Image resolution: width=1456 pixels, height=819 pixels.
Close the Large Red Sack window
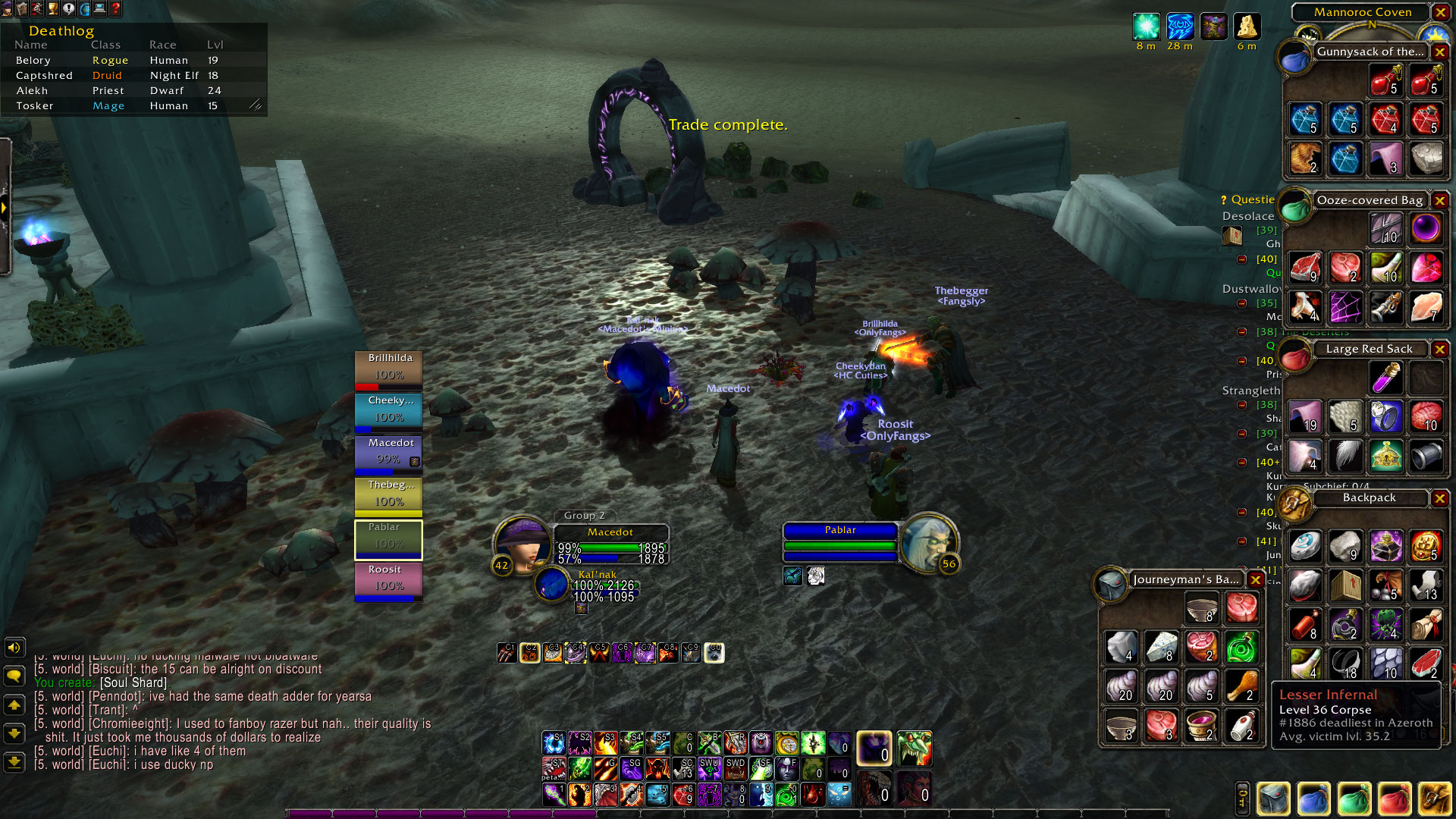coord(1439,349)
